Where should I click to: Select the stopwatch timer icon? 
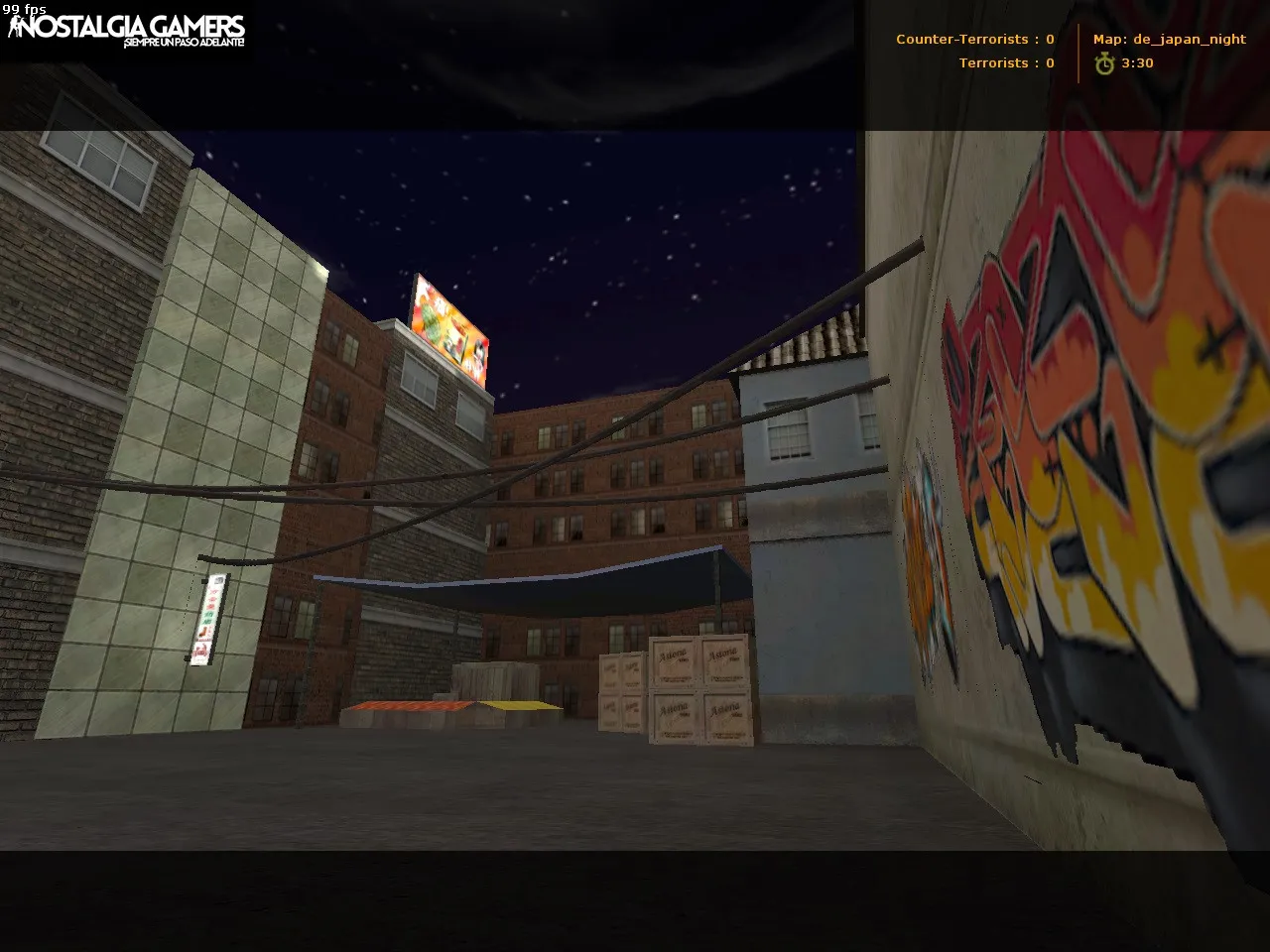pyautogui.click(x=1104, y=62)
